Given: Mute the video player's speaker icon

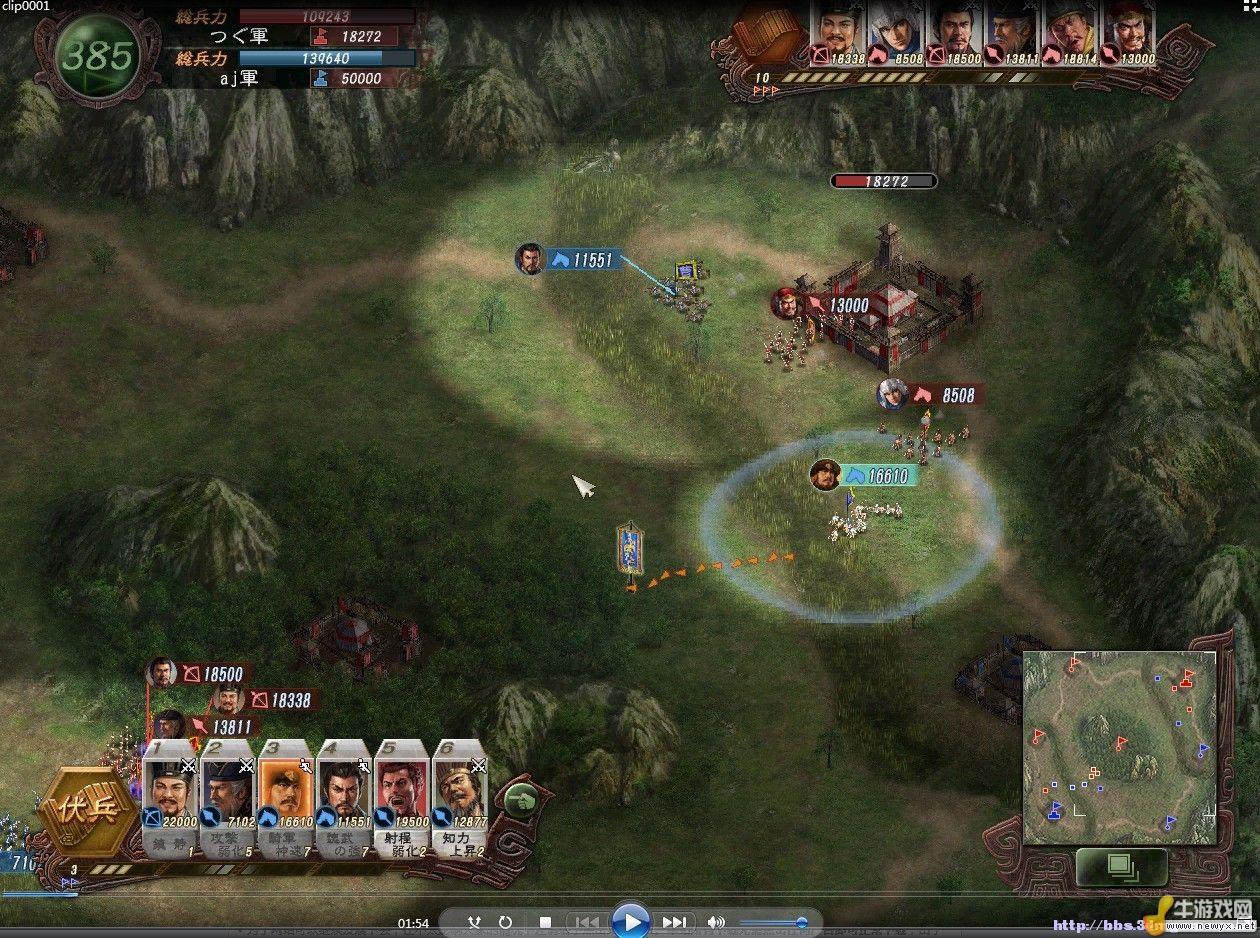Looking at the screenshot, I should (716, 922).
